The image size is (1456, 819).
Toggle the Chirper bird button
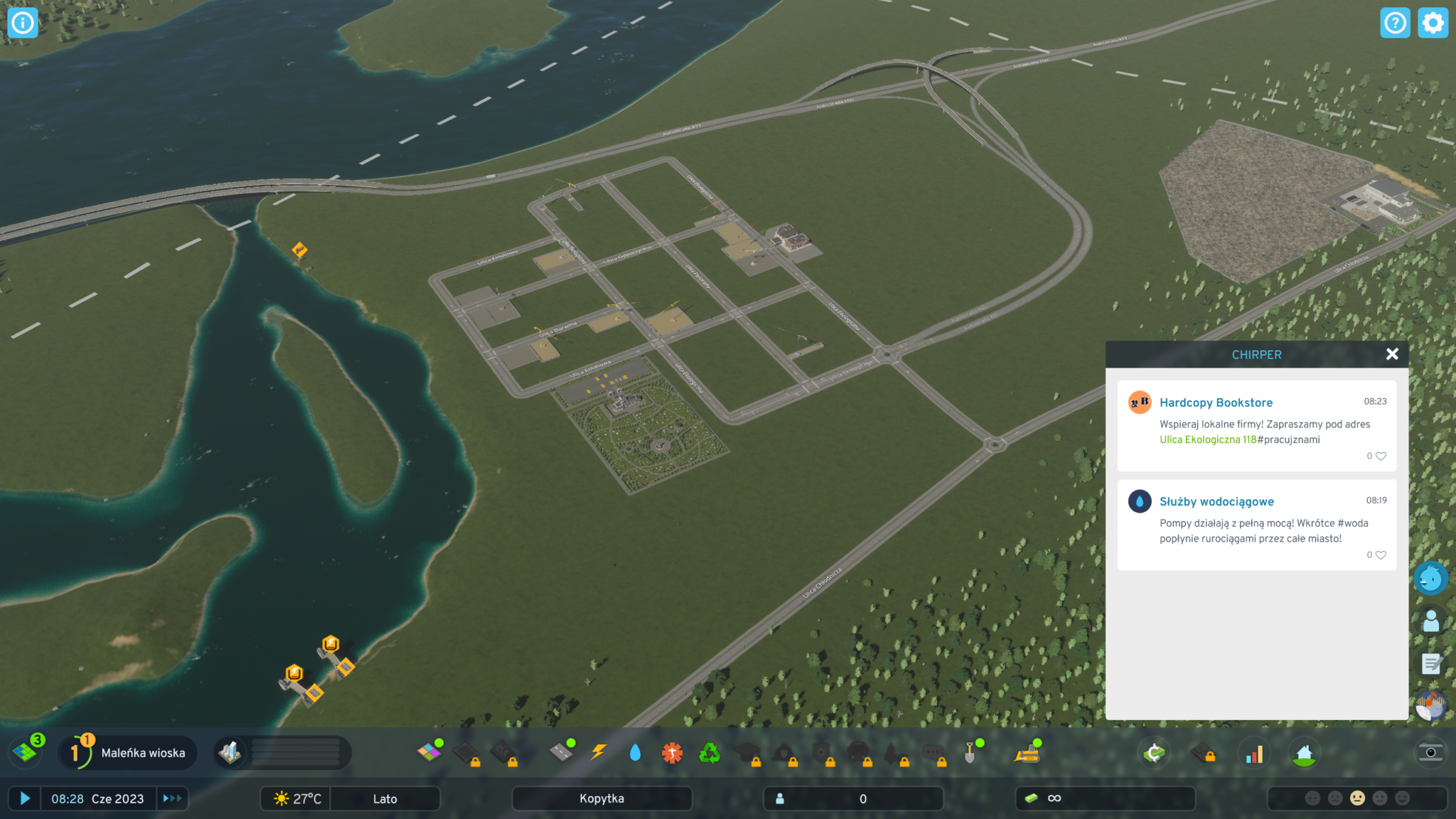[1430, 578]
